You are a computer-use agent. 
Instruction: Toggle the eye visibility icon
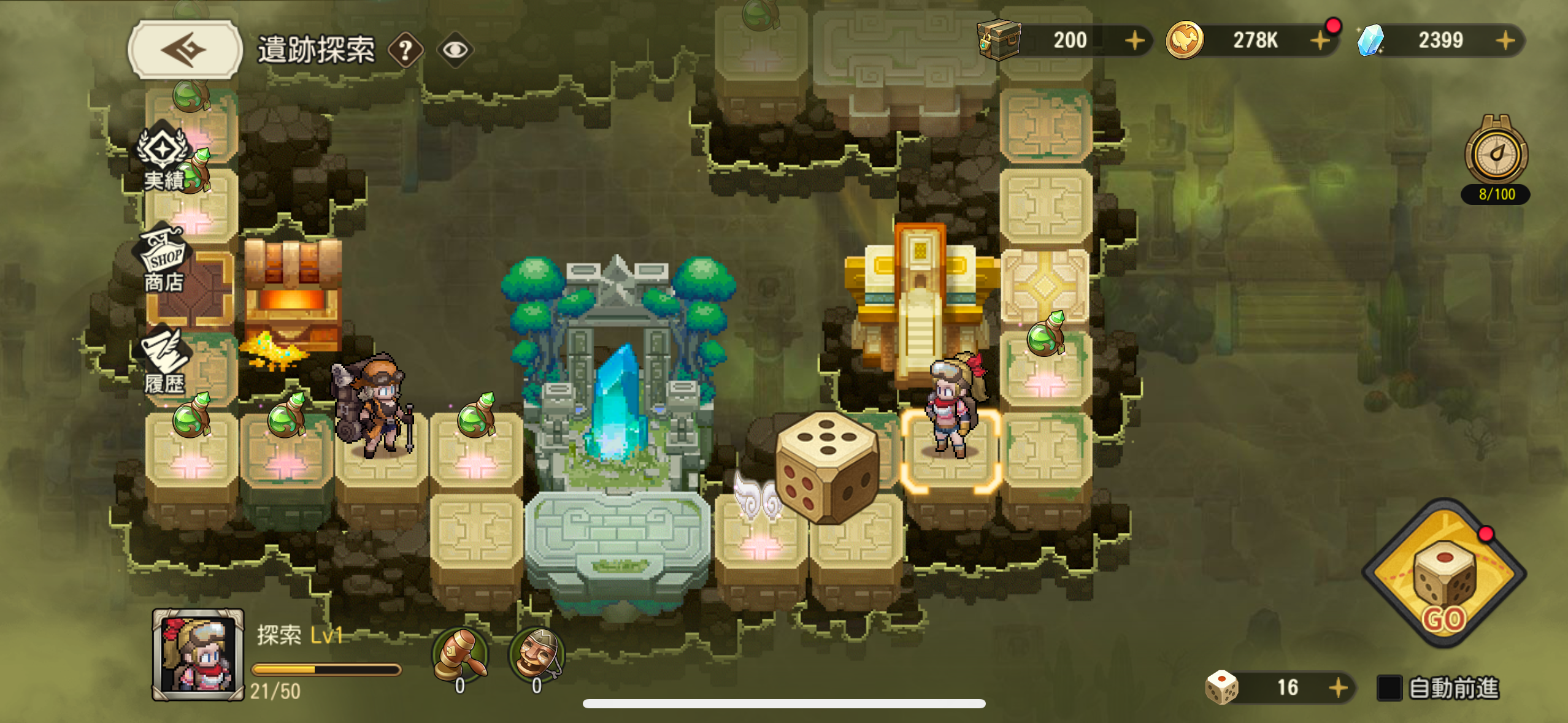(455, 50)
